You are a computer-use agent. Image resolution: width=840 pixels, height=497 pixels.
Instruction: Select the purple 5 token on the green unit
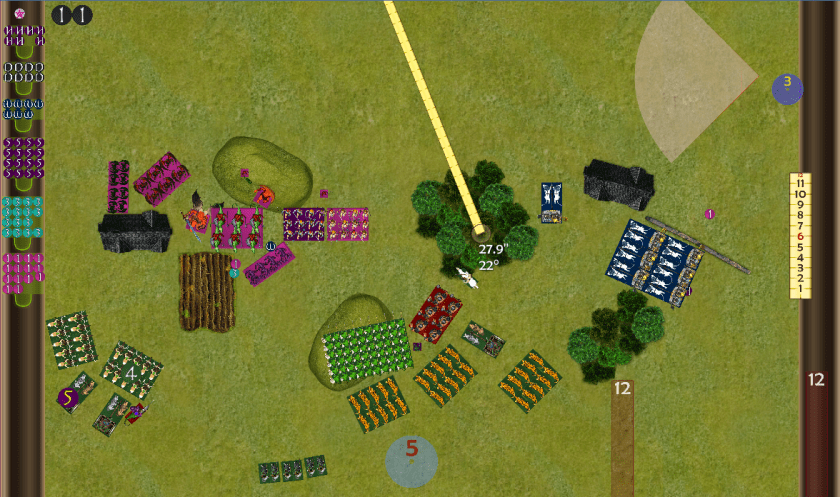pos(68,397)
